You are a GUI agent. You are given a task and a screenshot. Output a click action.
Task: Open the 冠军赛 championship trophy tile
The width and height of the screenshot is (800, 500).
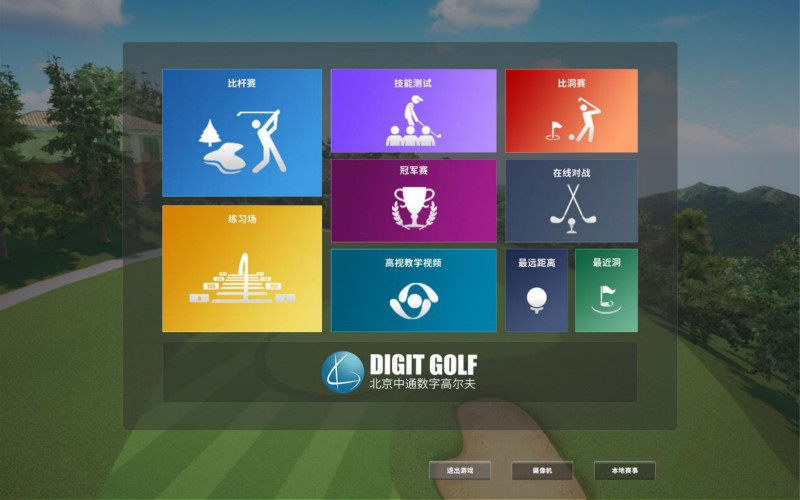tap(413, 200)
